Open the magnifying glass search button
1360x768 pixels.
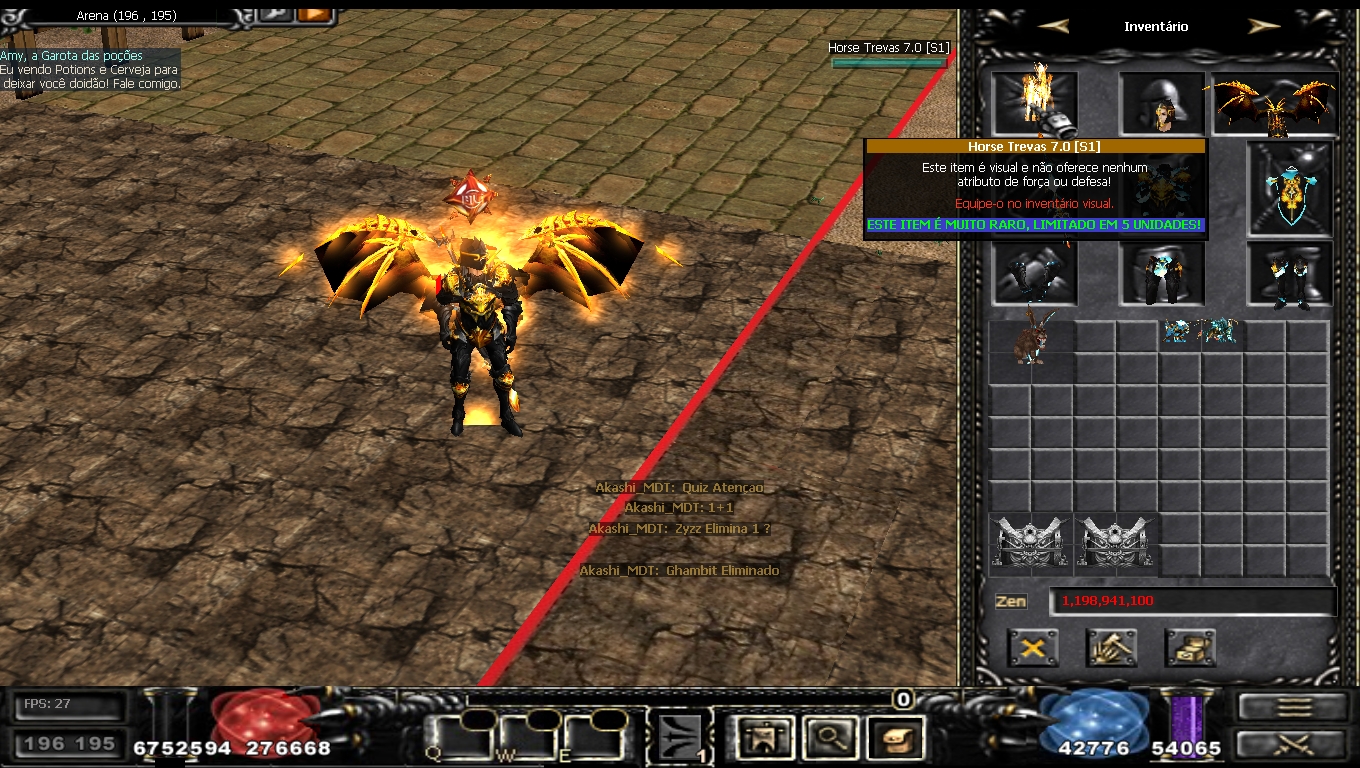point(831,738)
